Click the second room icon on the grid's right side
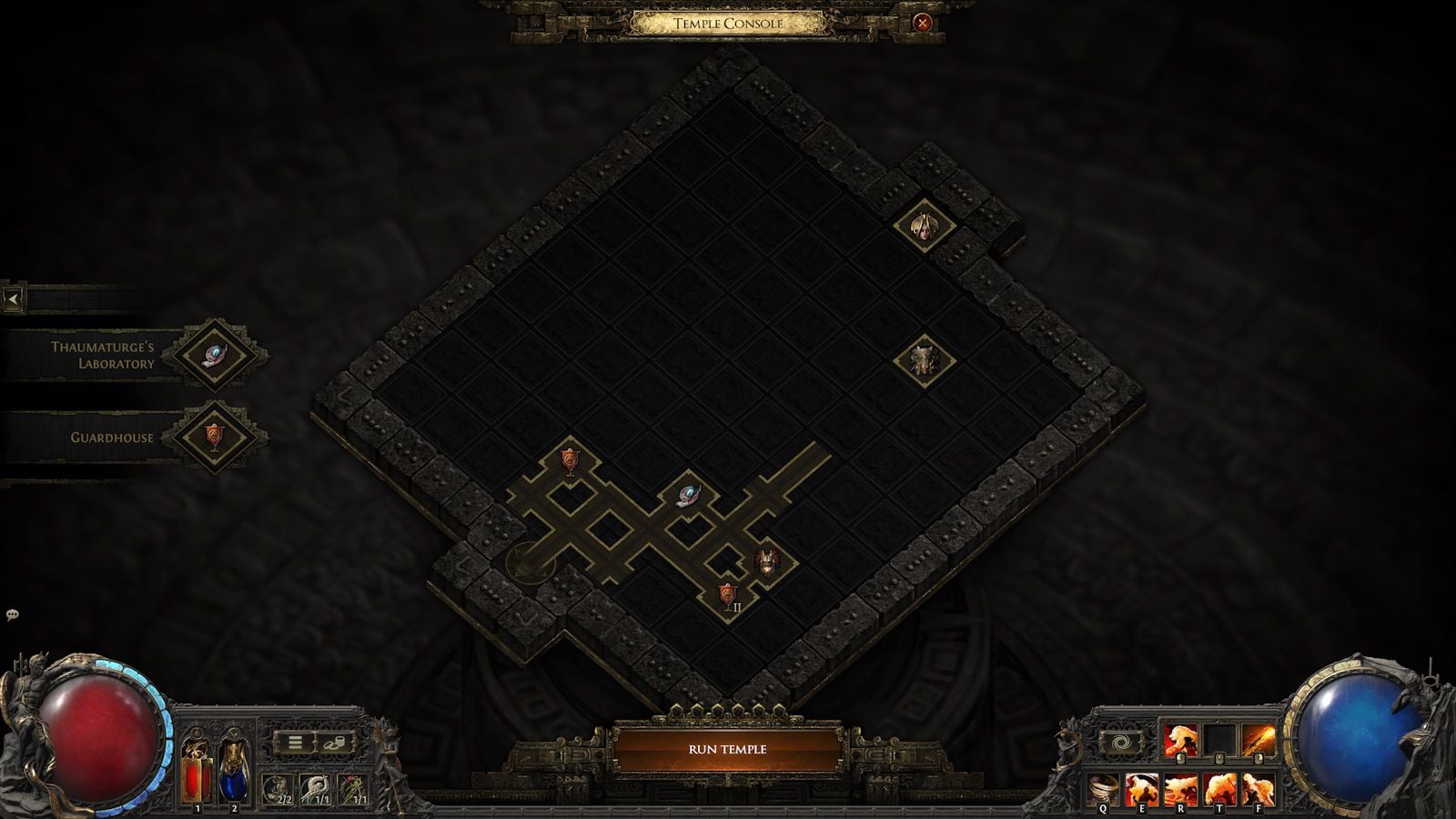 (x=923, y=359)
